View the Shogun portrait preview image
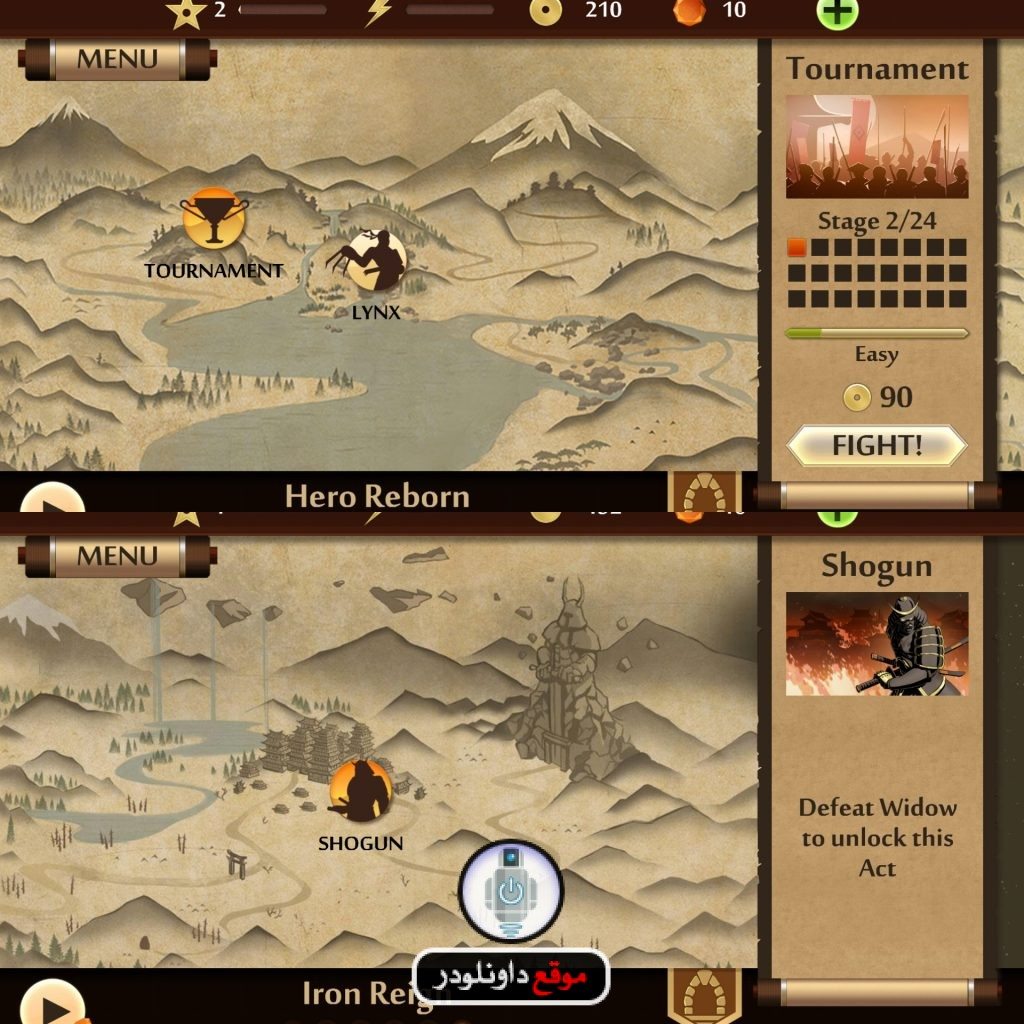 tap(877, 644)
